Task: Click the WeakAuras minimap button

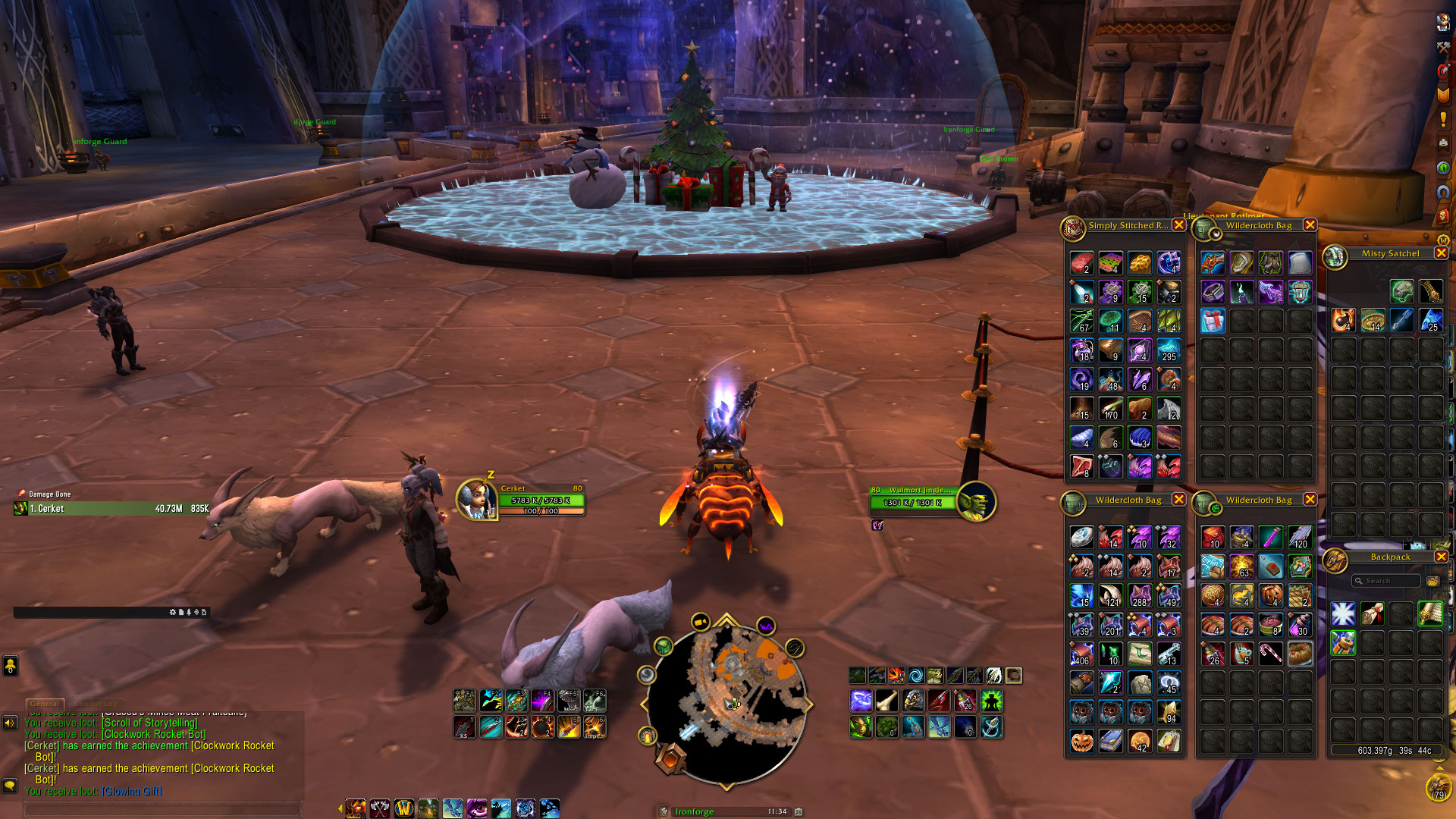Action: coord(766,626)
